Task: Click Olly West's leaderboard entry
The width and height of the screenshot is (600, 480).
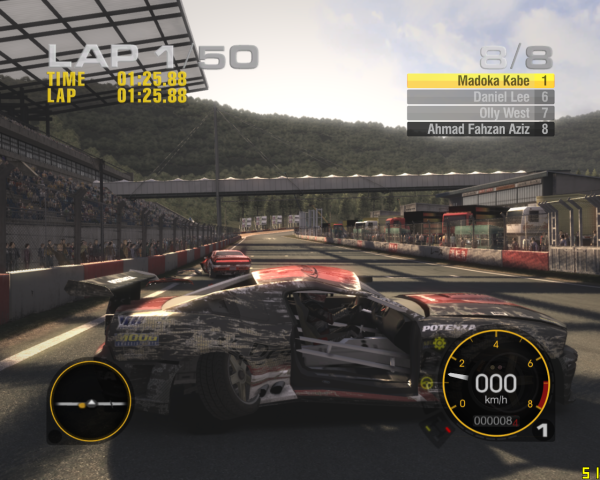Action: (x=480, y=113)
